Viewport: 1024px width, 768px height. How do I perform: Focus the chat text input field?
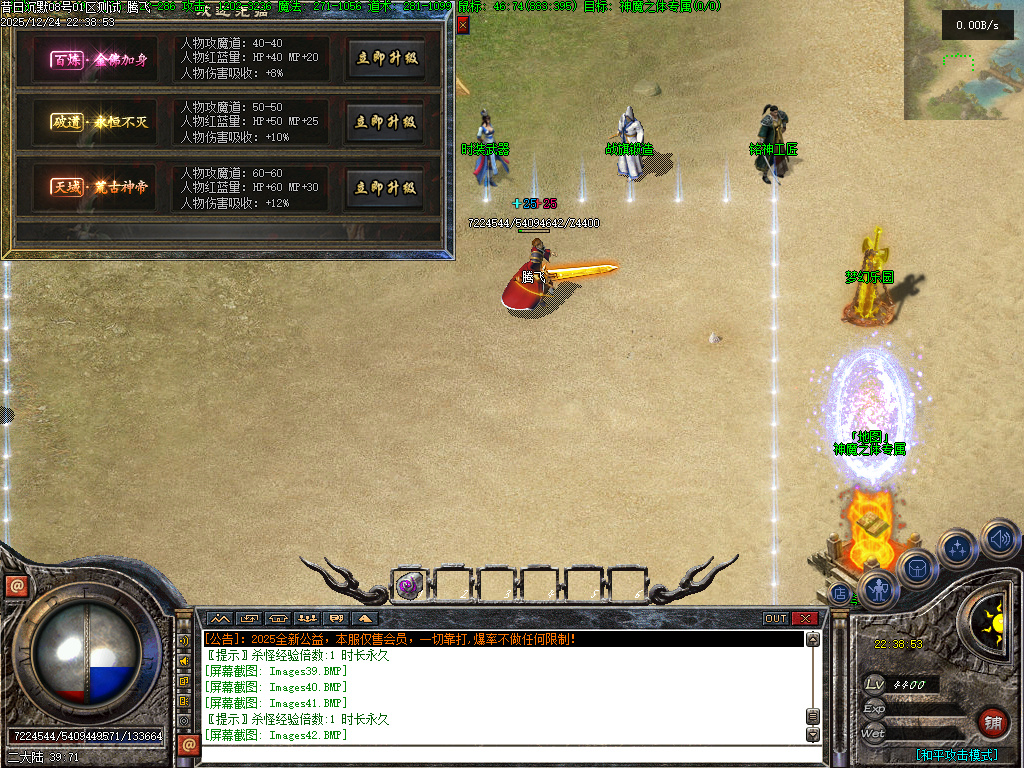pos(500,753)
